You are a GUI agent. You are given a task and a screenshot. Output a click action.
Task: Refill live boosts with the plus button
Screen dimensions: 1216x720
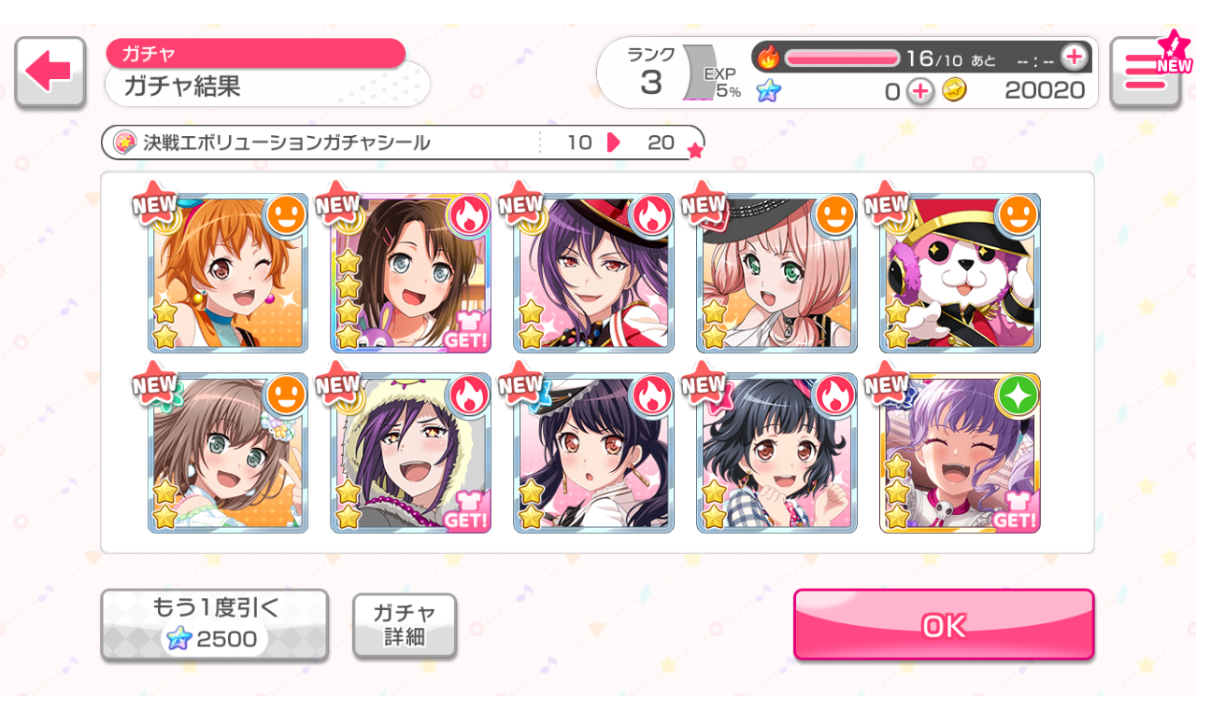pyautogui.click(x=1073, y=57)
